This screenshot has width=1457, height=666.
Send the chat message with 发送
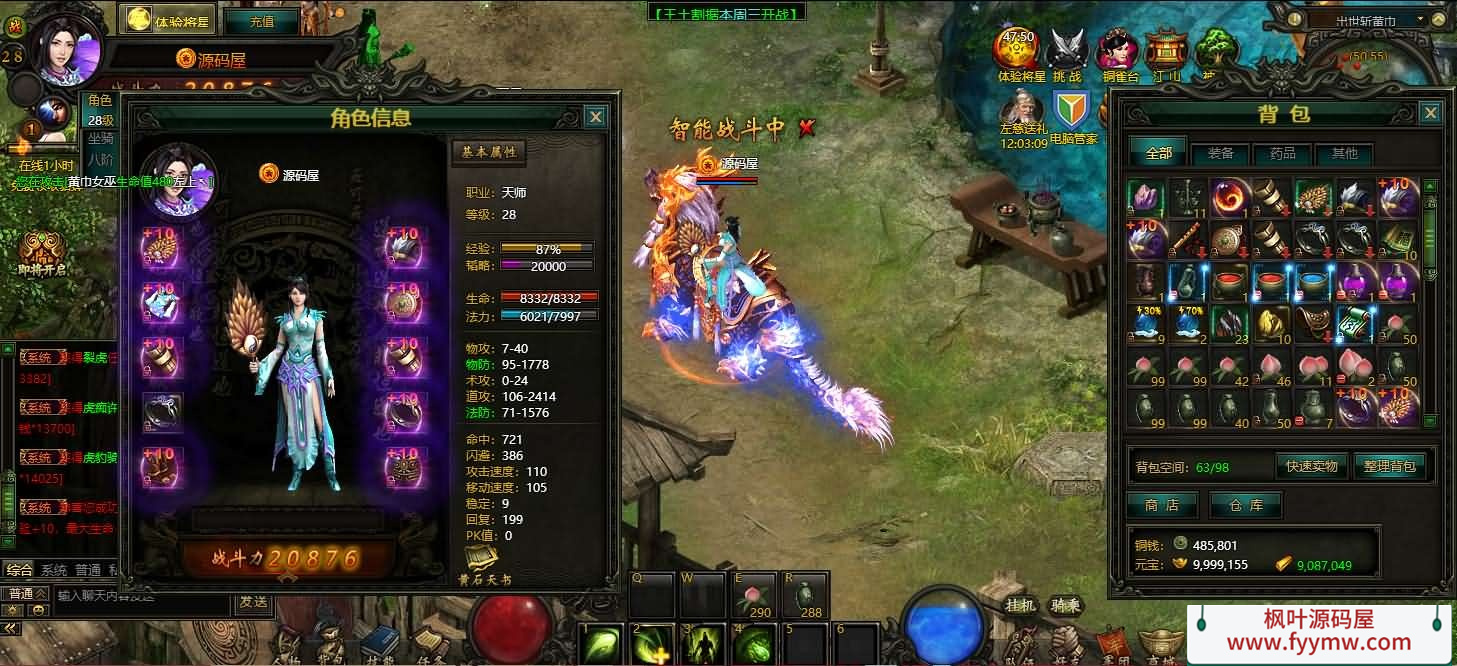(x=253, y=602)
